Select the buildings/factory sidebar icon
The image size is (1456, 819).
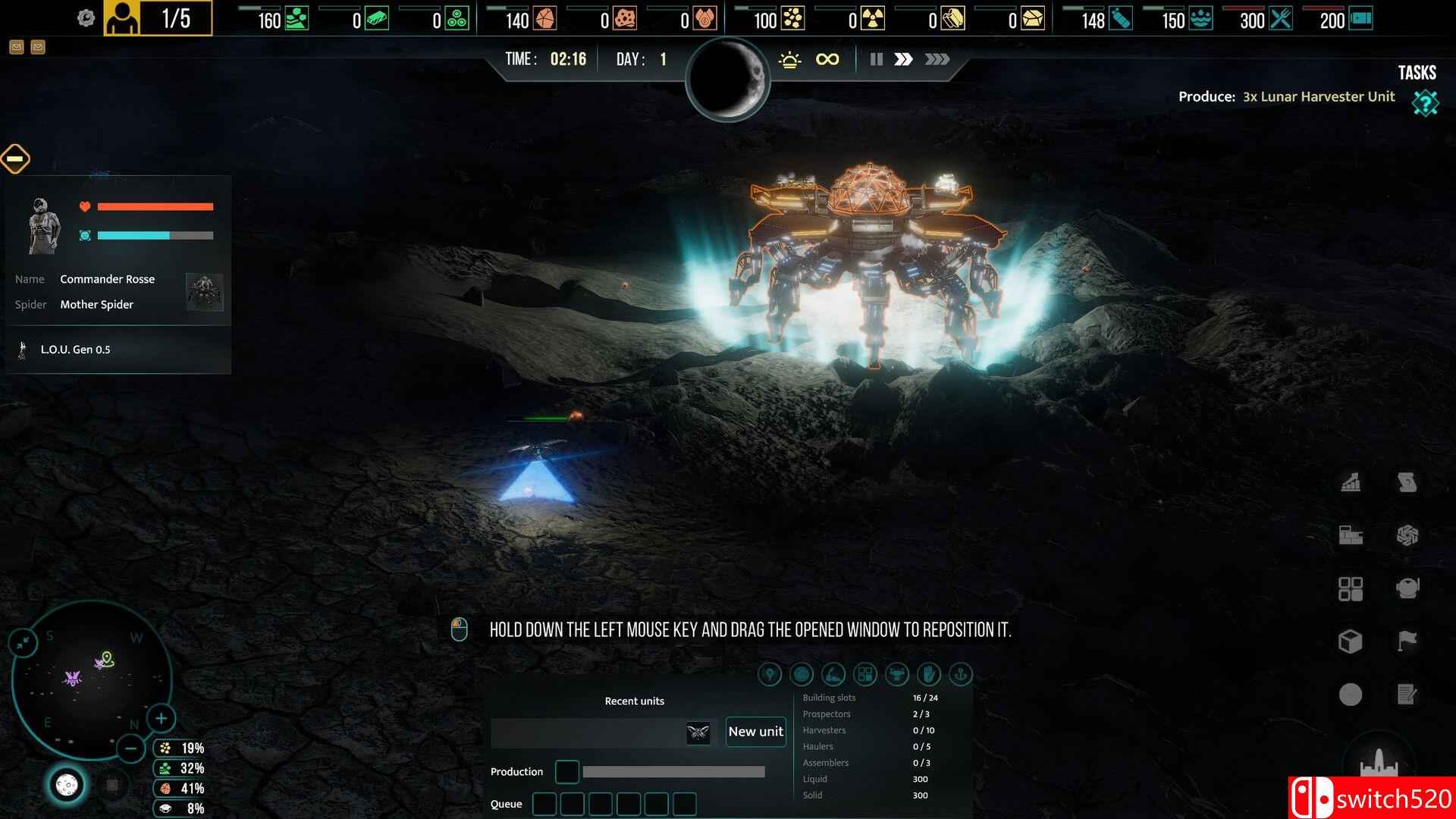point(1351,535)
